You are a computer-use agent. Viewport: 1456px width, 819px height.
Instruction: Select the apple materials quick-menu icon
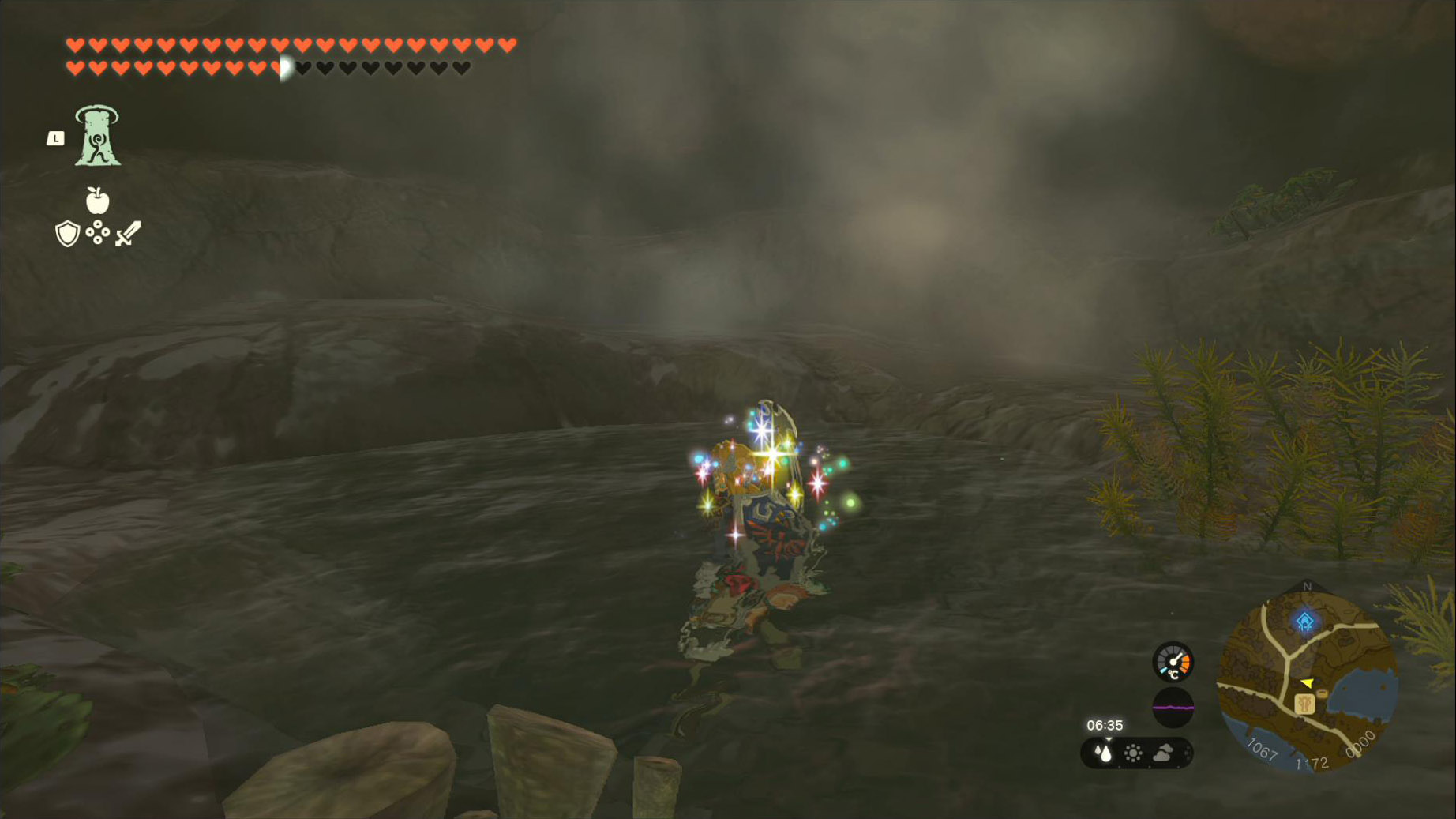click(x=97, y=201)
